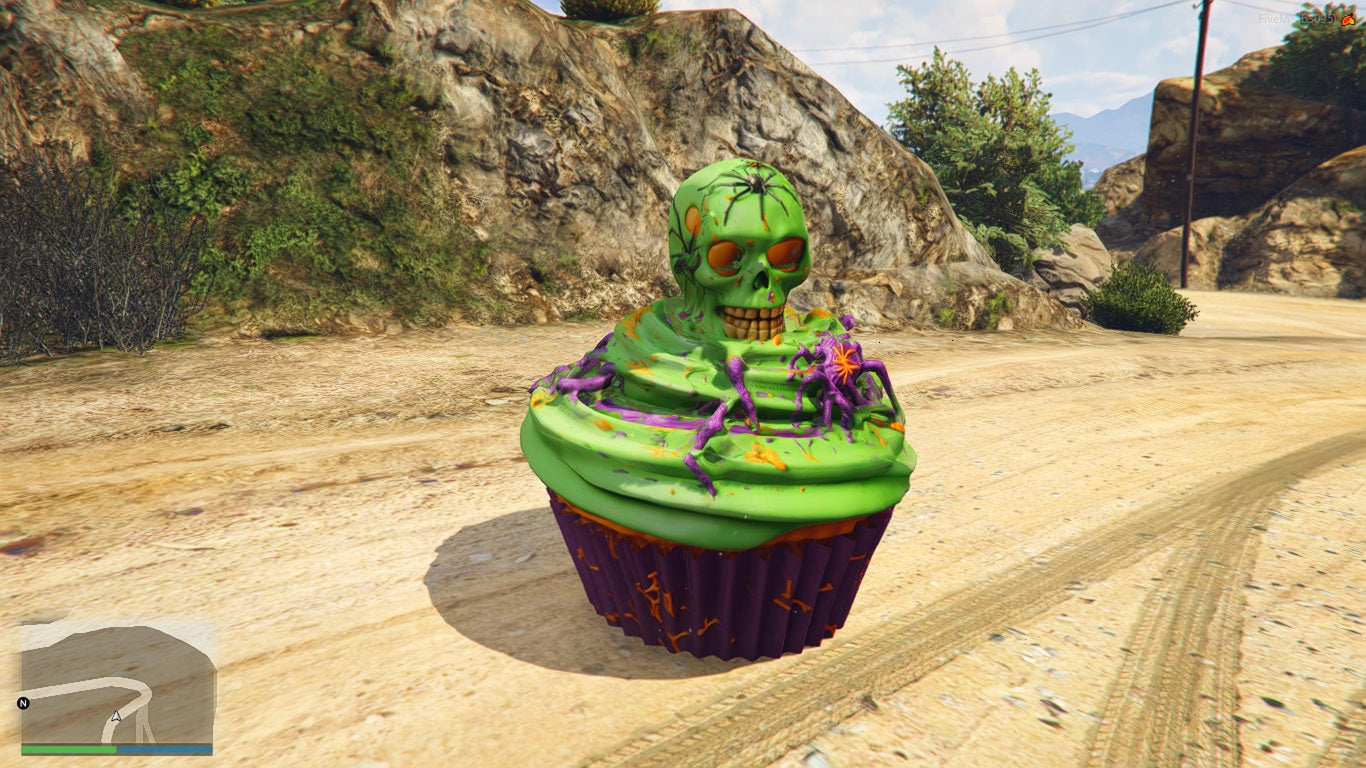Select the north compass indicator on the minimap
Screen dimensions: 1366x768
[24, 703]
